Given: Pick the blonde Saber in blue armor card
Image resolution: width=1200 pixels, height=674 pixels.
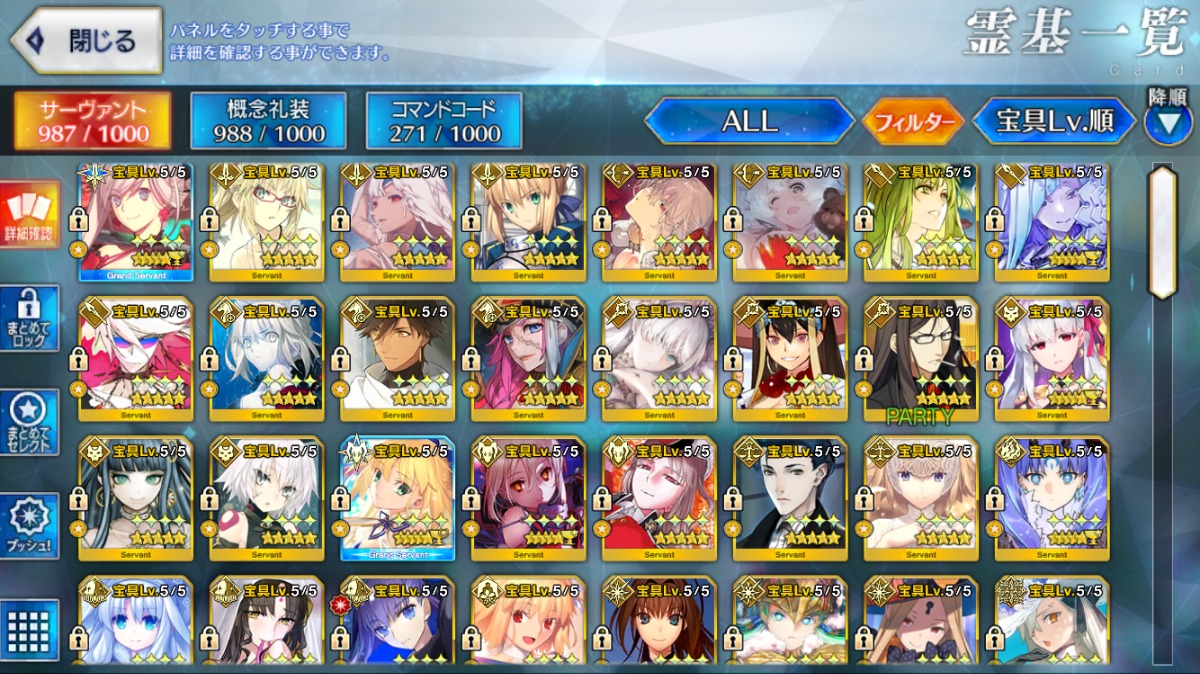Looking at the screenshot, I should (x=528, y=222).
